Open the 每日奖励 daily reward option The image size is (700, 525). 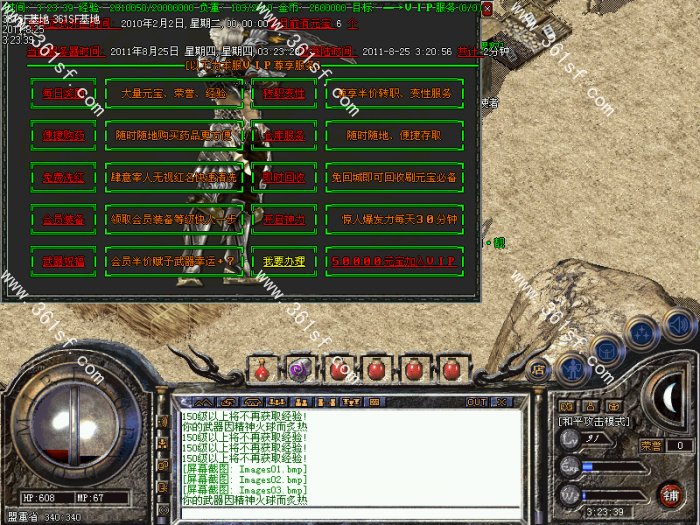63,93
